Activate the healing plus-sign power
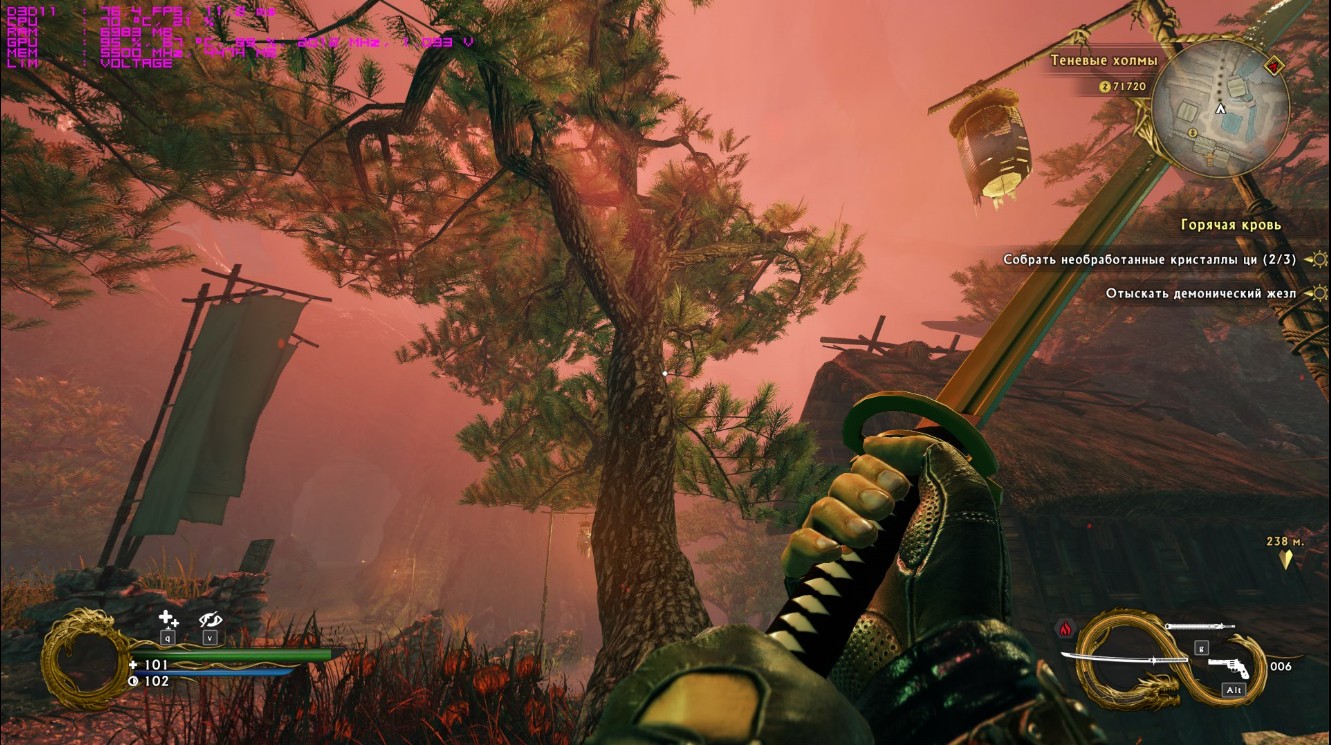Viewport: 1331px width, 745px height. point(168,620)
